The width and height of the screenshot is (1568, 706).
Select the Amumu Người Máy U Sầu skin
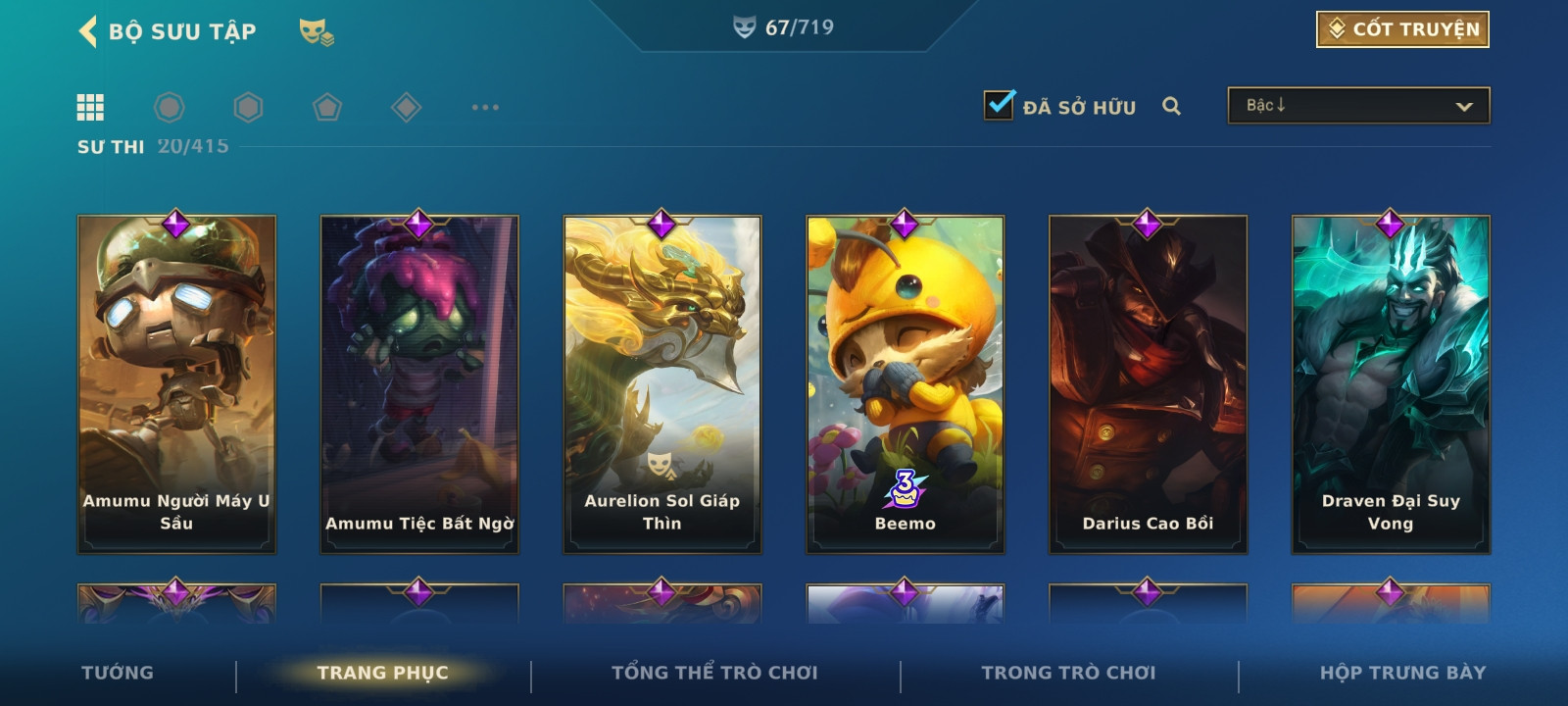(x=176, y=384)
